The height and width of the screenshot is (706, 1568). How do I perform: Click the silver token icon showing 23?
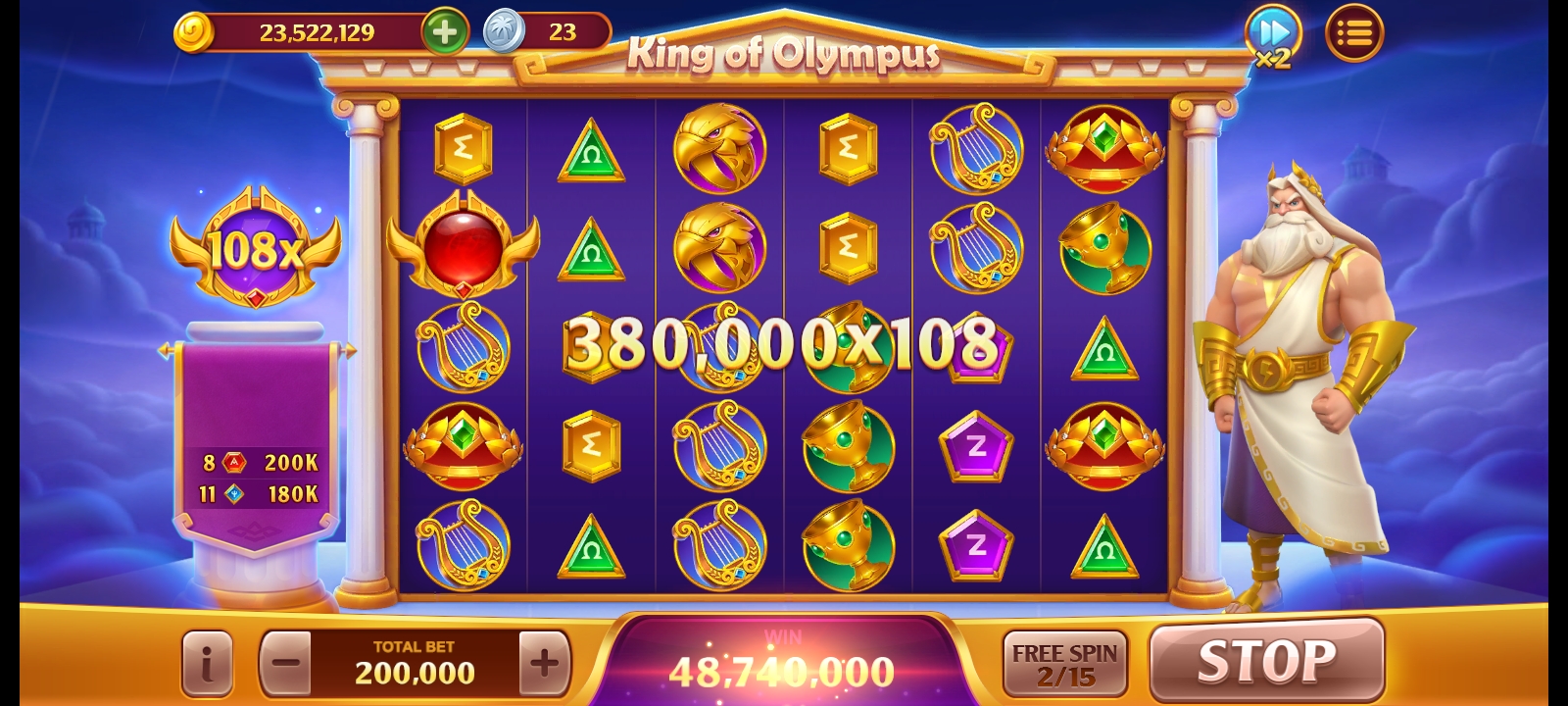coord(500,30)
